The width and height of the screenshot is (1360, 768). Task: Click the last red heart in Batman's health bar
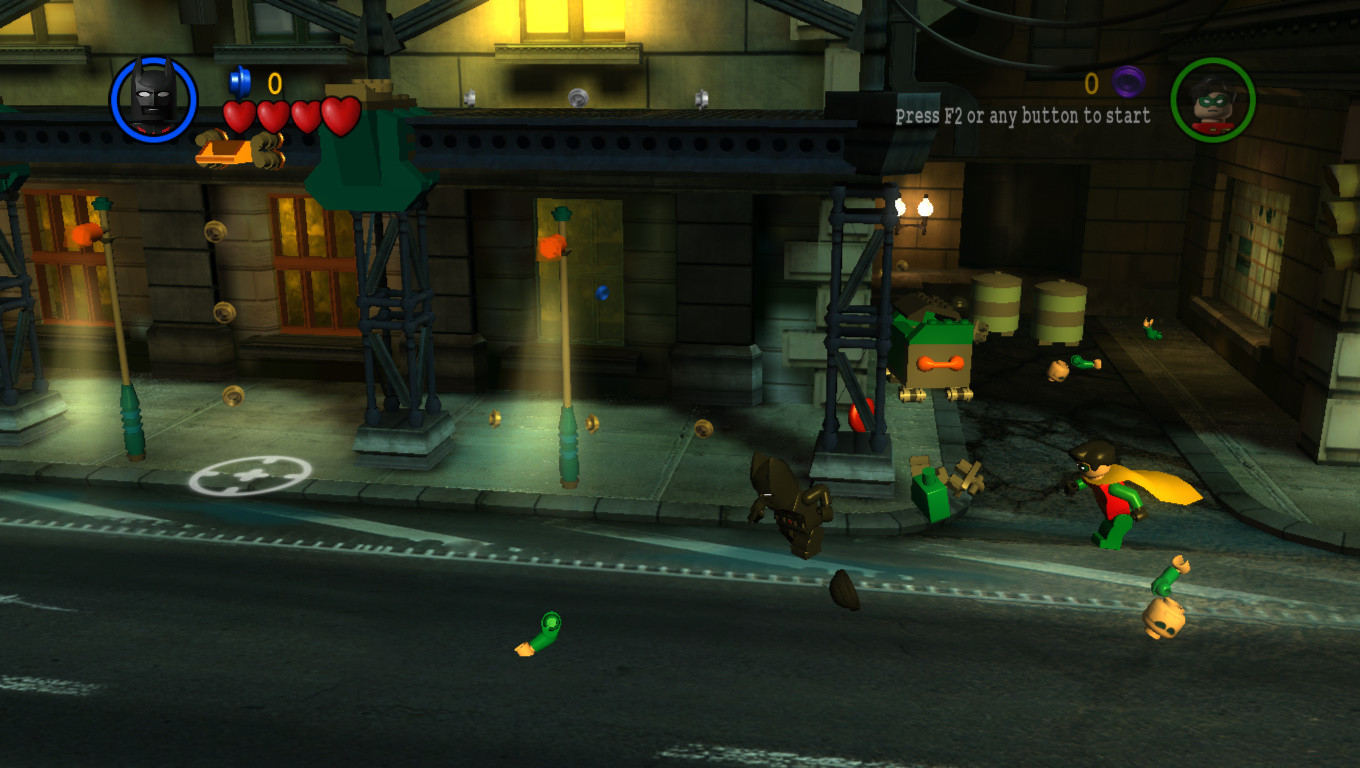point(341,116)
